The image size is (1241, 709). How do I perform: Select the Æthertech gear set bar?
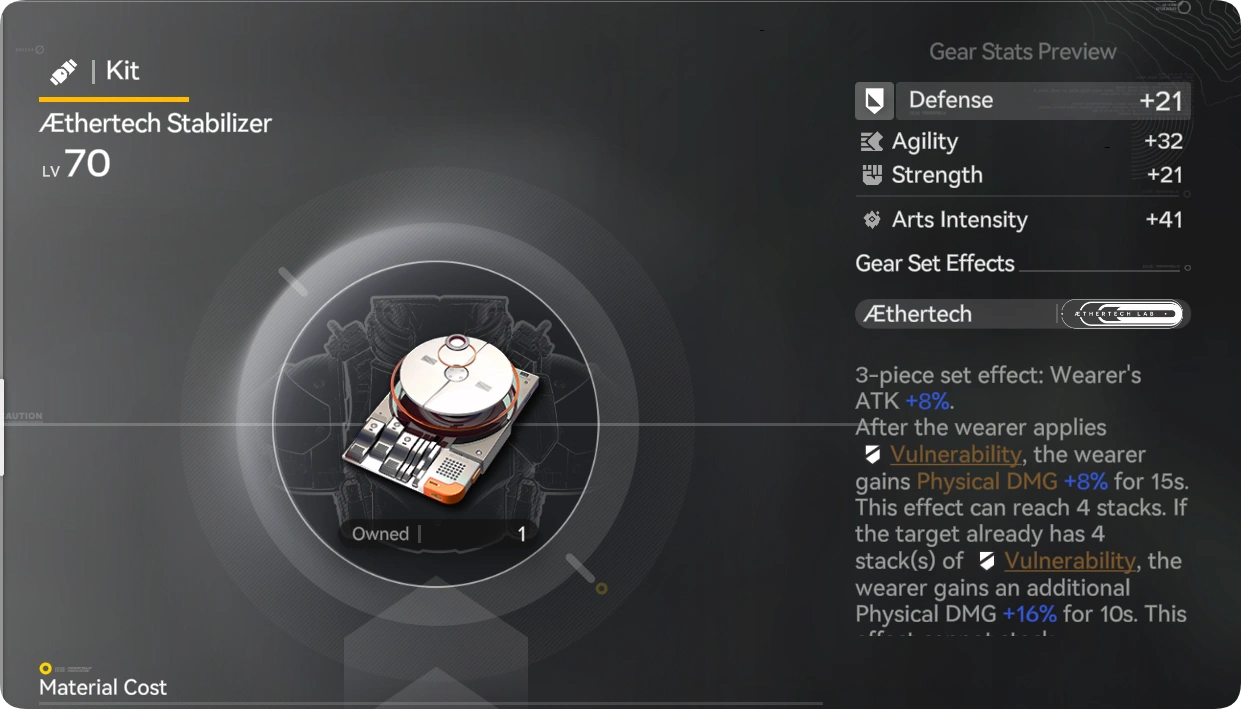(x=1022, y=314)
